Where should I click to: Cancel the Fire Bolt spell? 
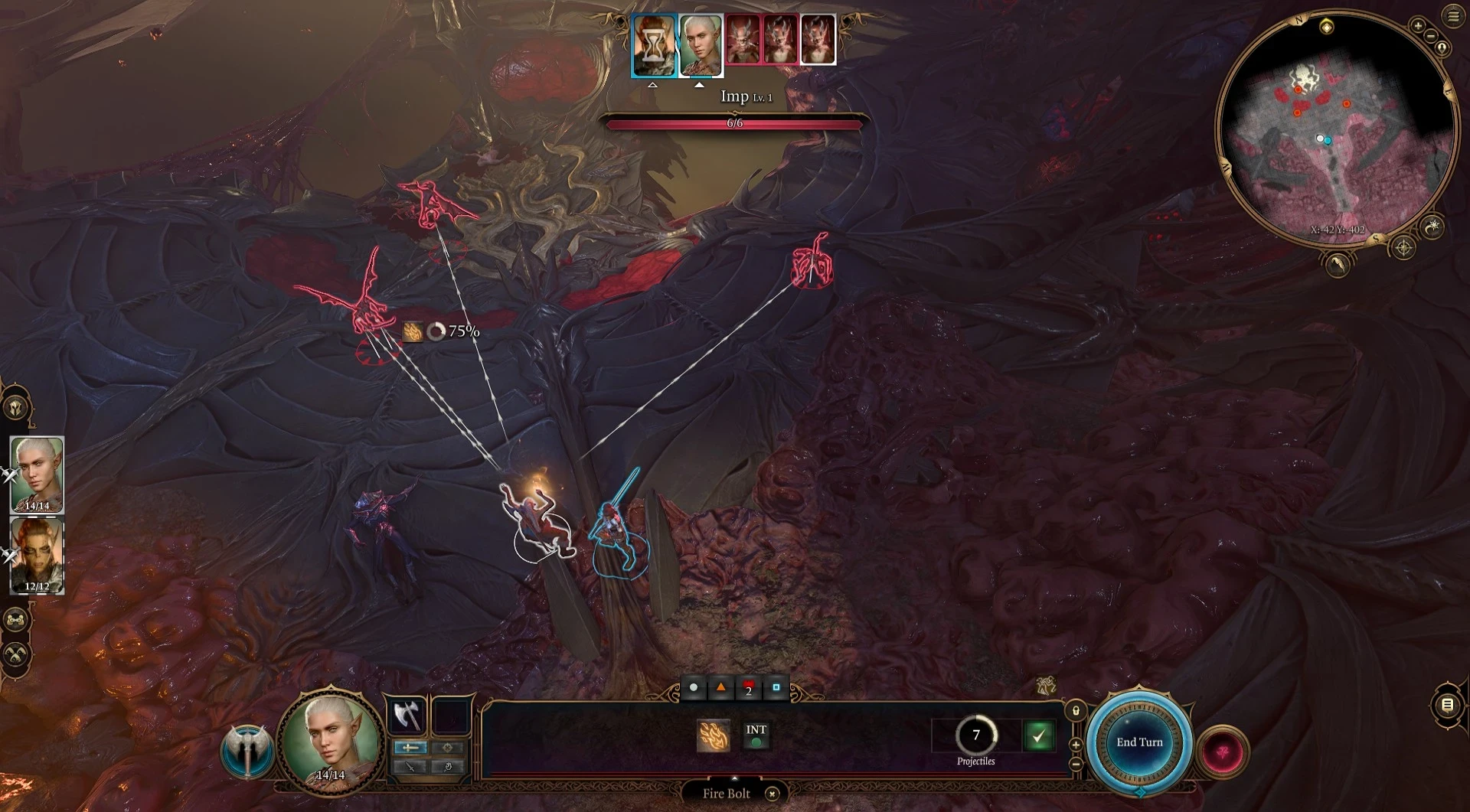point(773,794)
